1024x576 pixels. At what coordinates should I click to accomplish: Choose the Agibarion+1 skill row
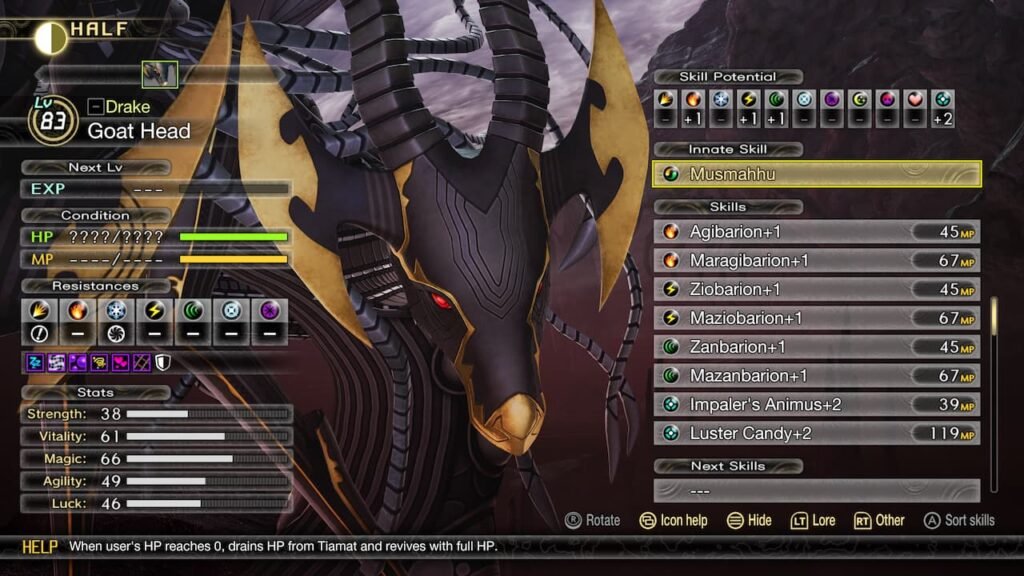(x=816, y=232)
